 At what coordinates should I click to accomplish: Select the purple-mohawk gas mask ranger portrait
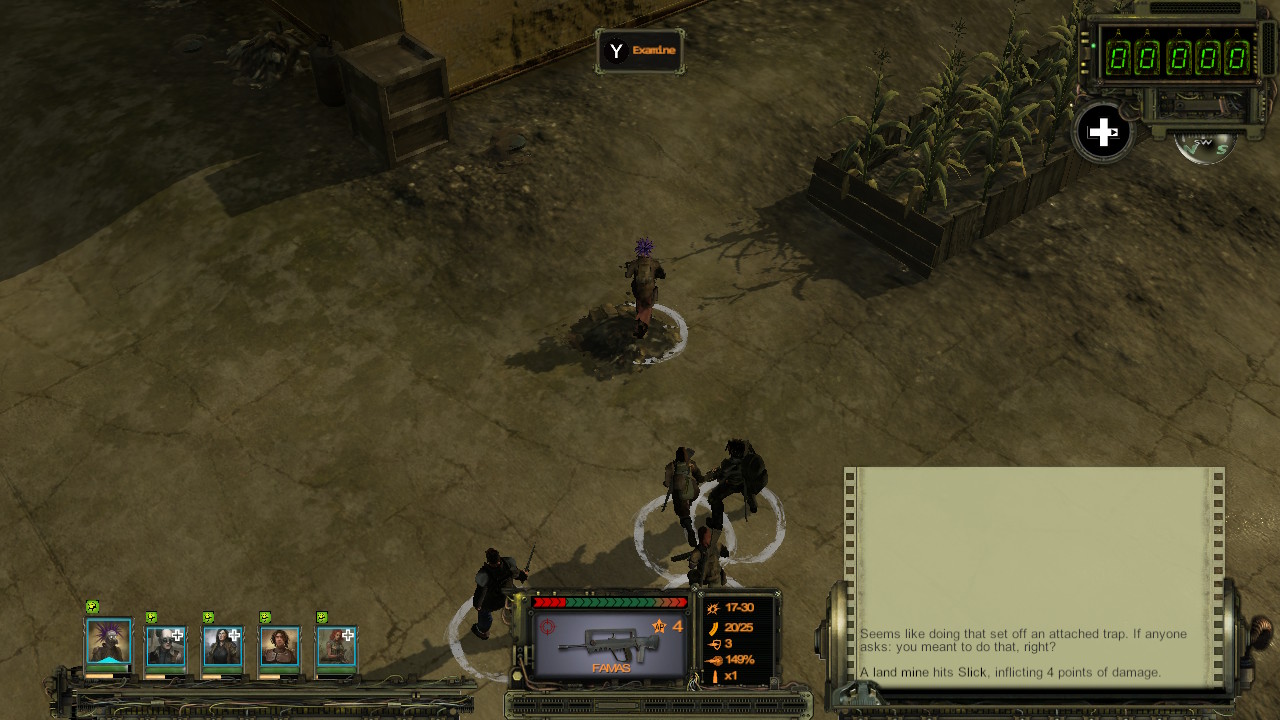coord(108,643)
